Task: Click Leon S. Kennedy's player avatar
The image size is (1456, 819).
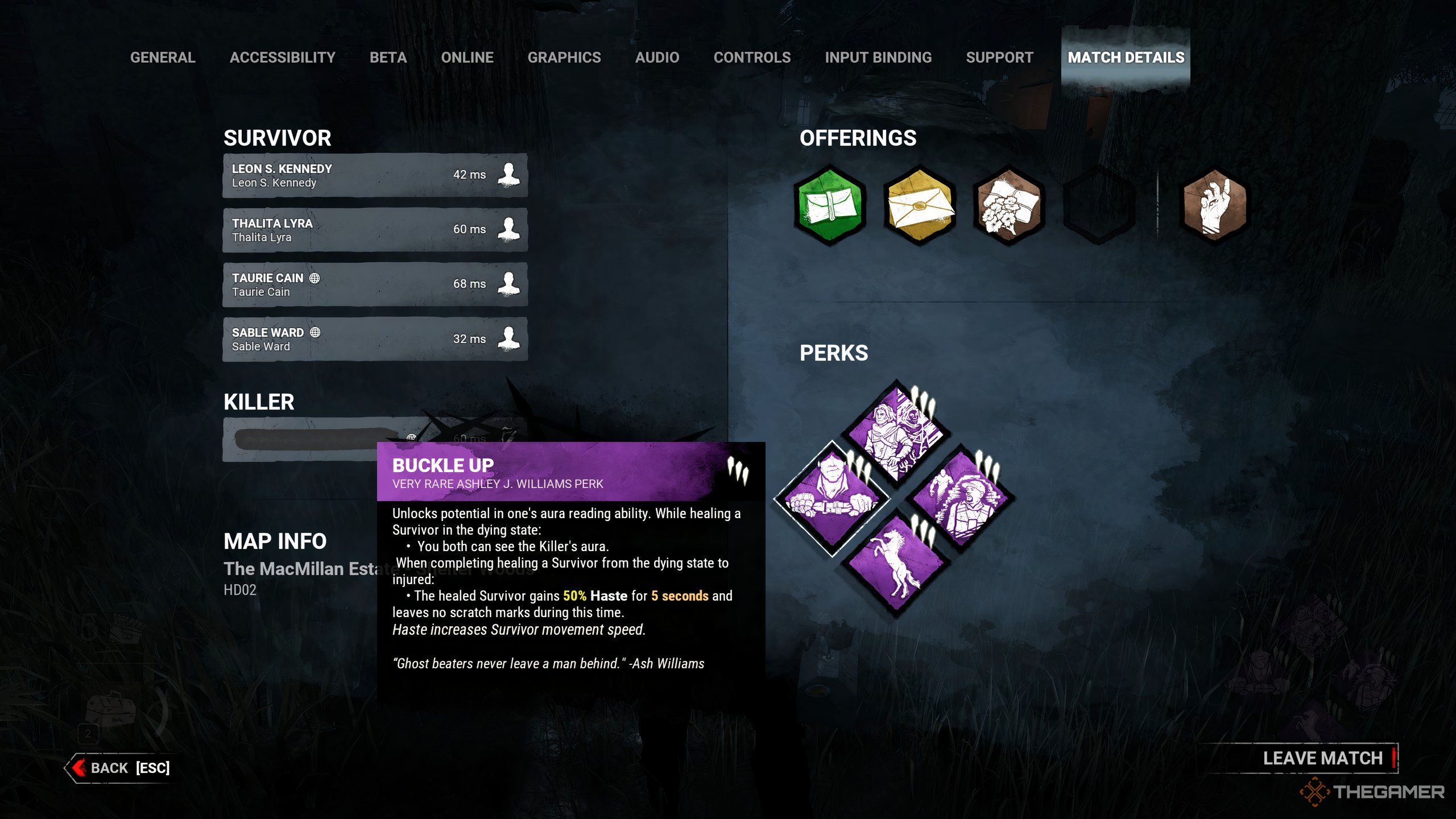Action: point(510,175)
